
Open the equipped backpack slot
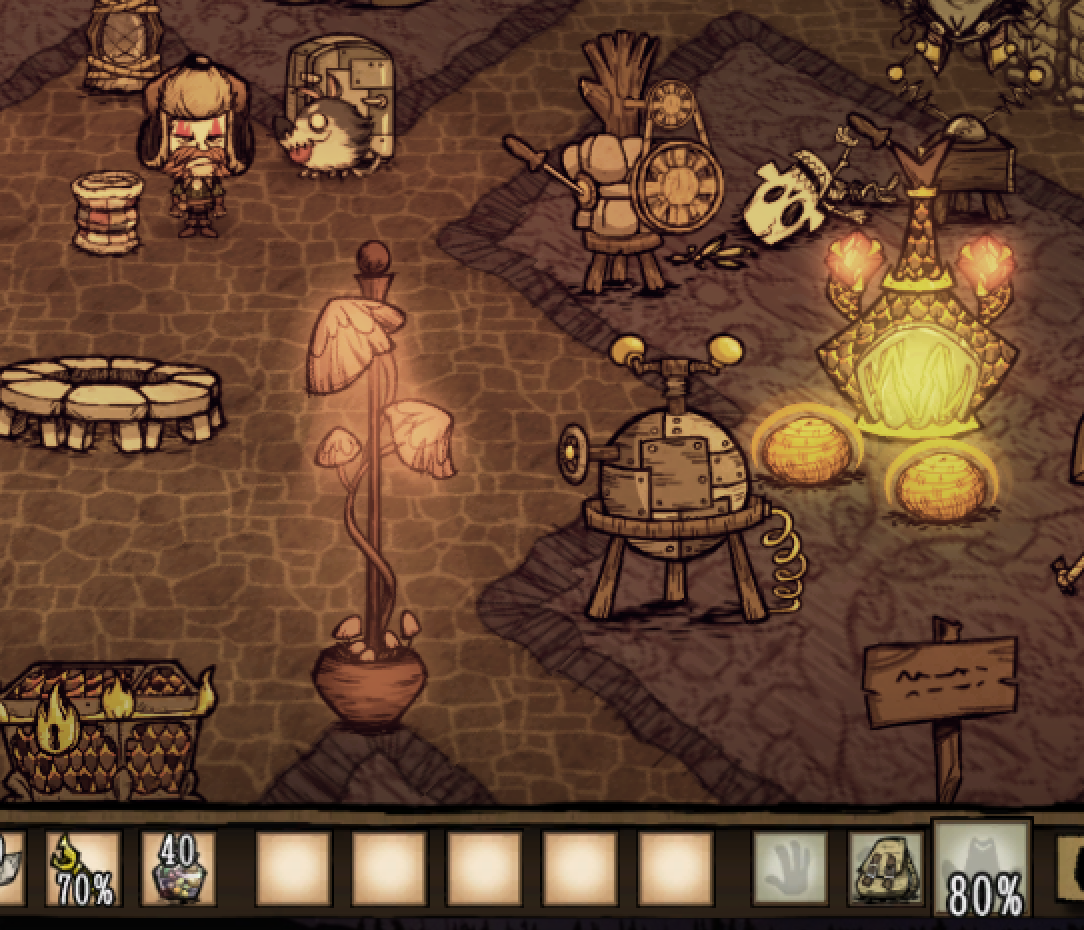click(885, 869)
